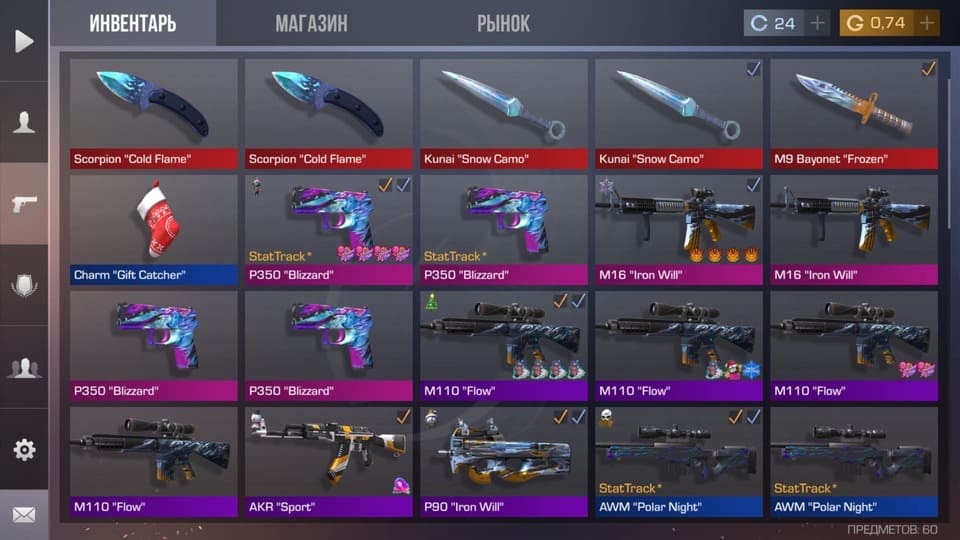Viewport: 960px width, 540px height.
Task: Select the AKR "Sport" rifle
Action: pyautogui.click(x=328, y=461)
